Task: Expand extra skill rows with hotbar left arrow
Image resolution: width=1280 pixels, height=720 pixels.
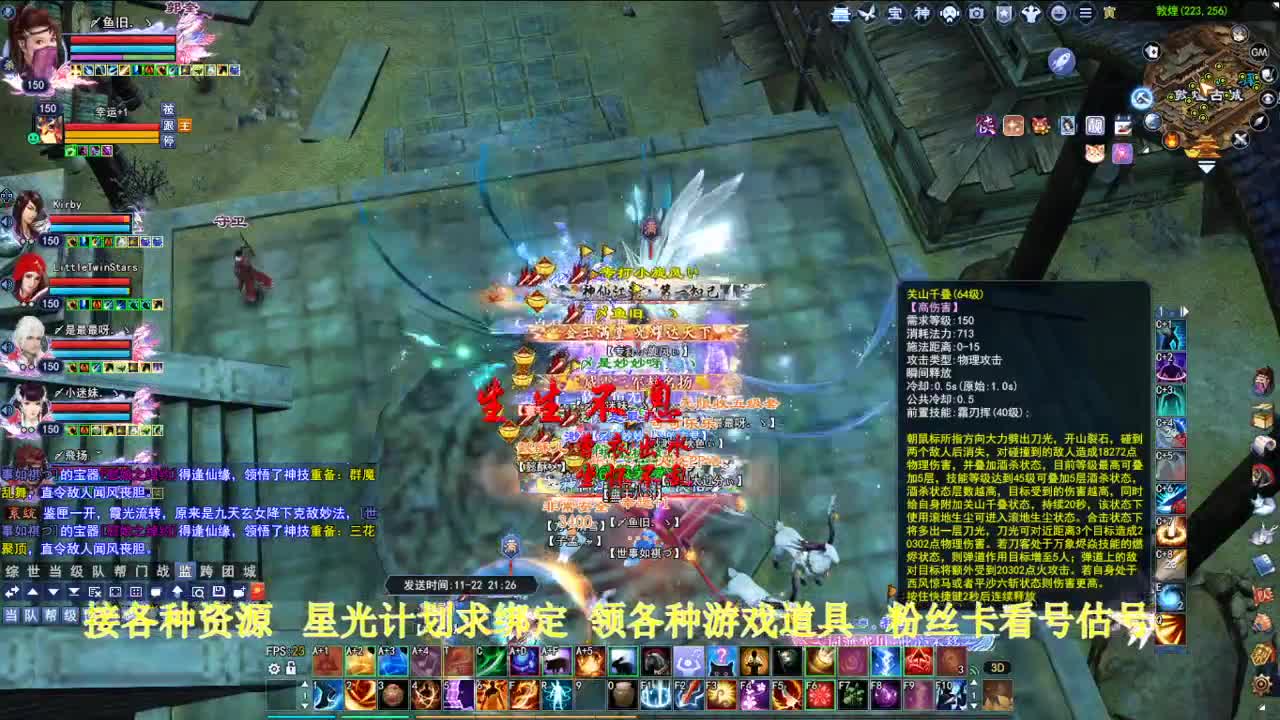Action: 305,686
